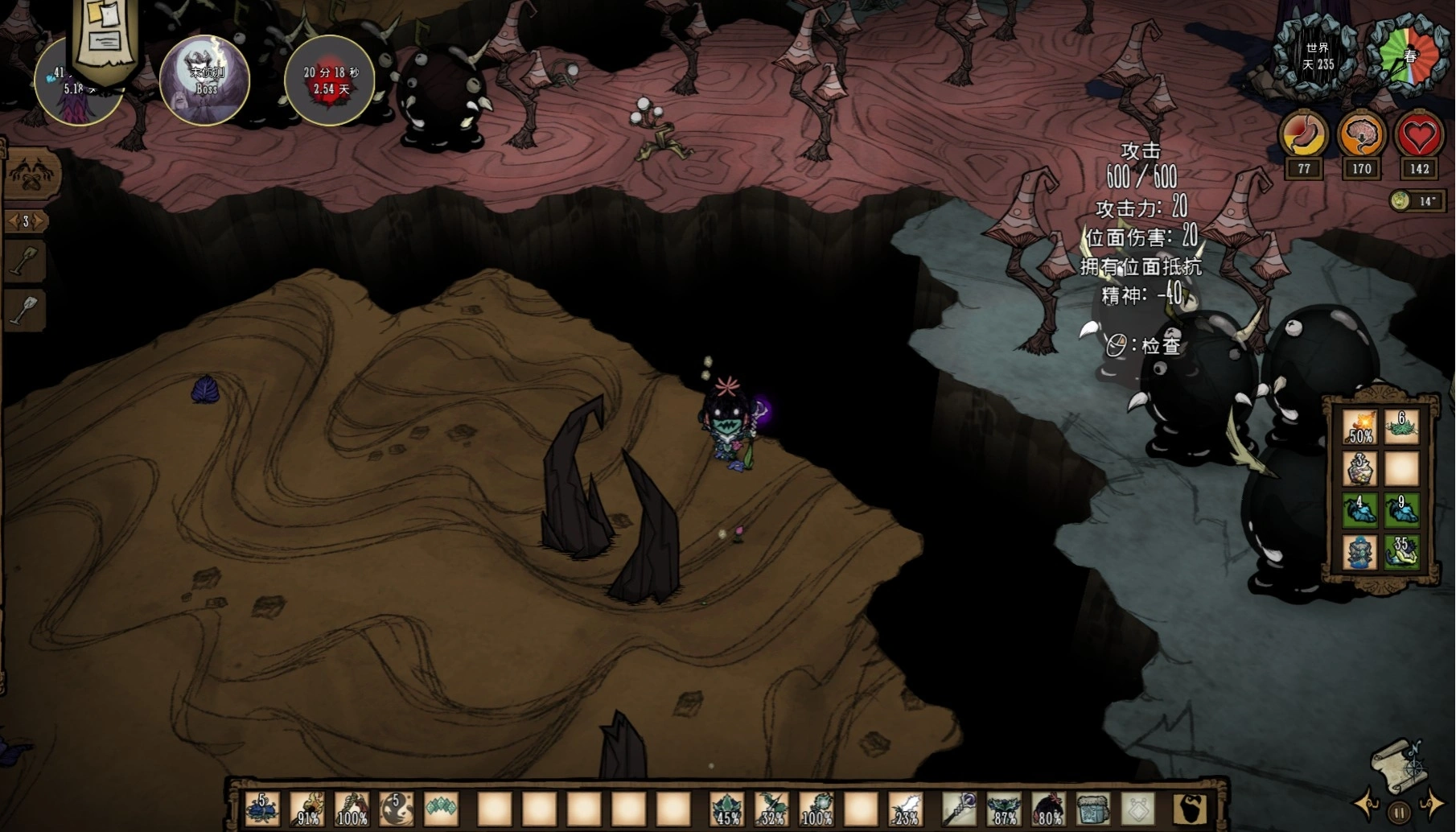The height and width of the screenshot is (832, 1456).
Task: Select the hotbar item at 91% durability
Action: tap(307, 808)
